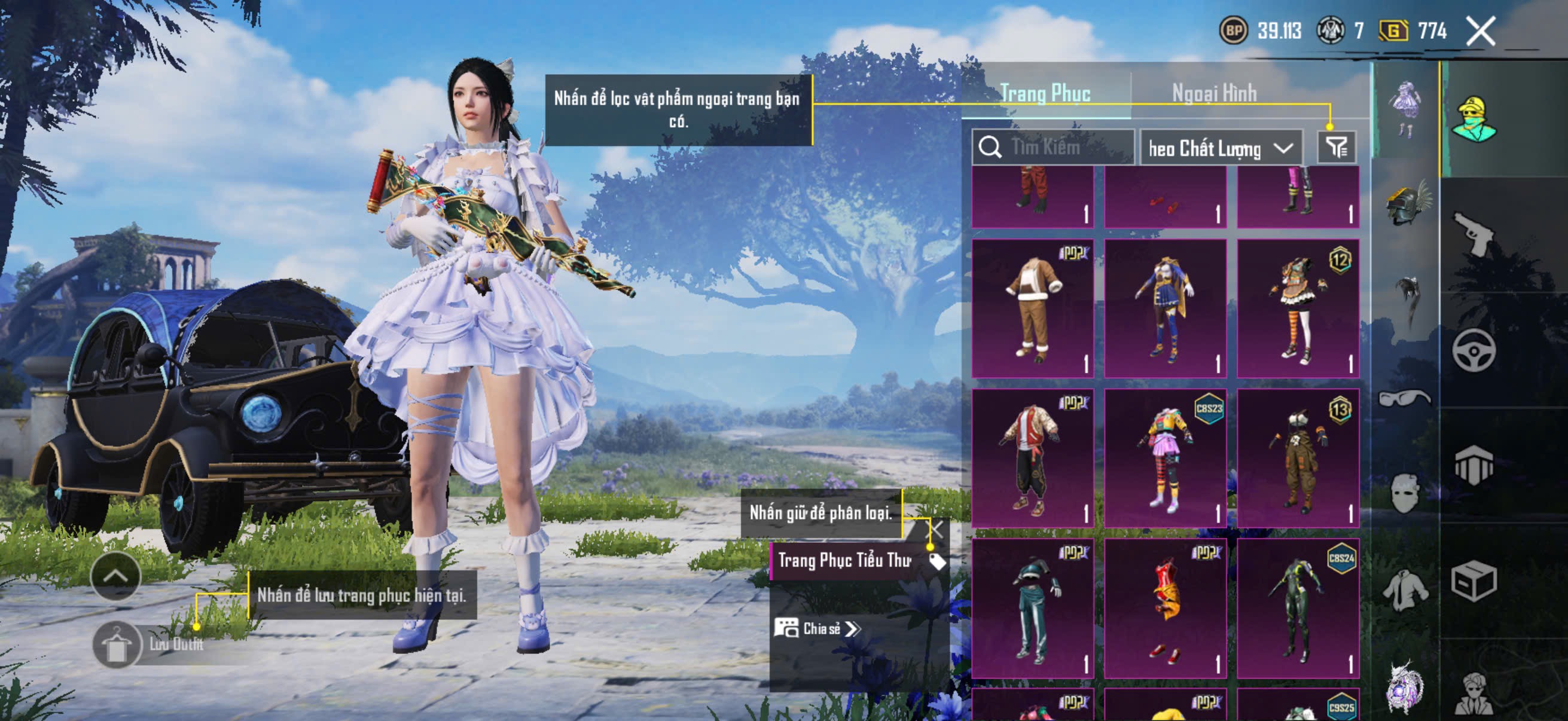Choose the outfit with the 12 badge
The width and height of the screenshot is (1568, 721).
click(x=1298, y=308)
